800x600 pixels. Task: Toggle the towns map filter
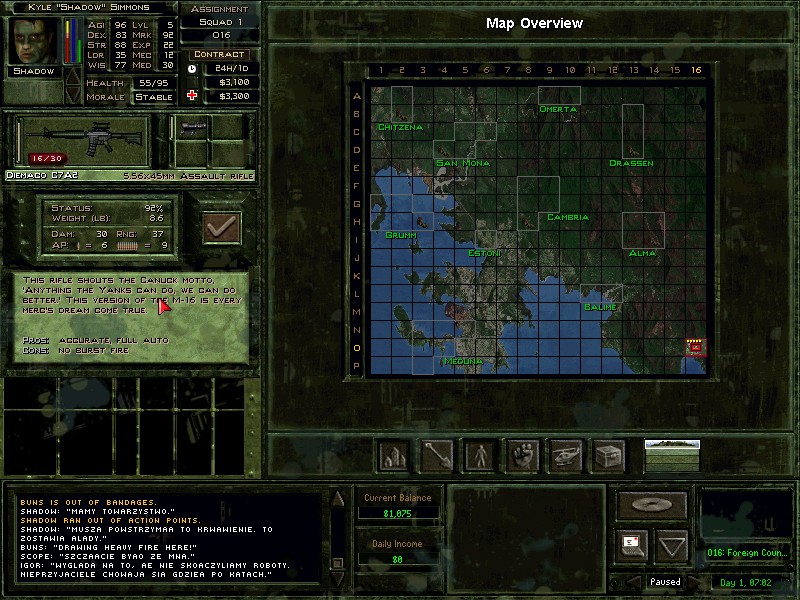tap(392, 455)
